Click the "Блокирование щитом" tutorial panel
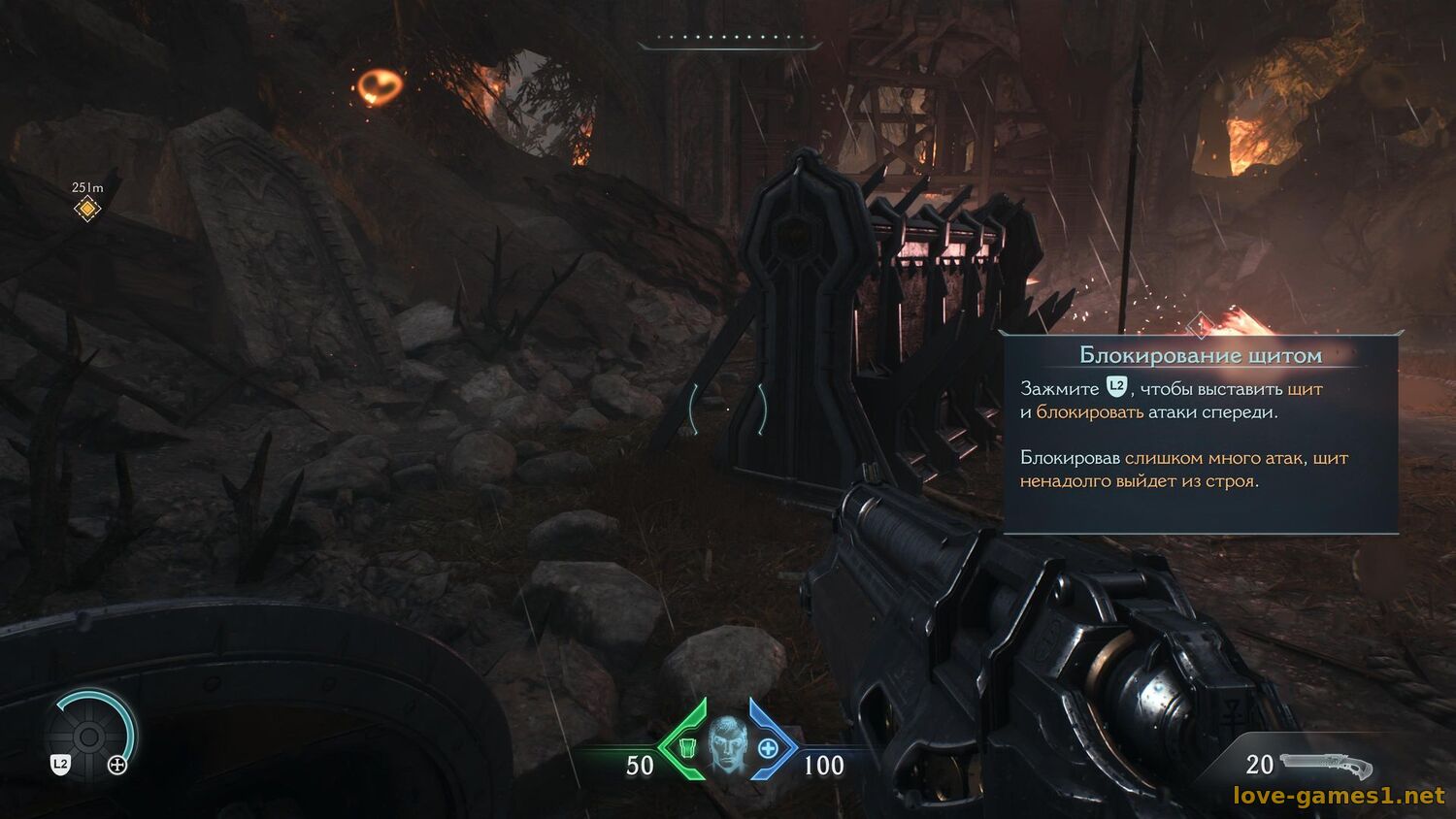The image size is (1456, 819). click(1201, 434)
